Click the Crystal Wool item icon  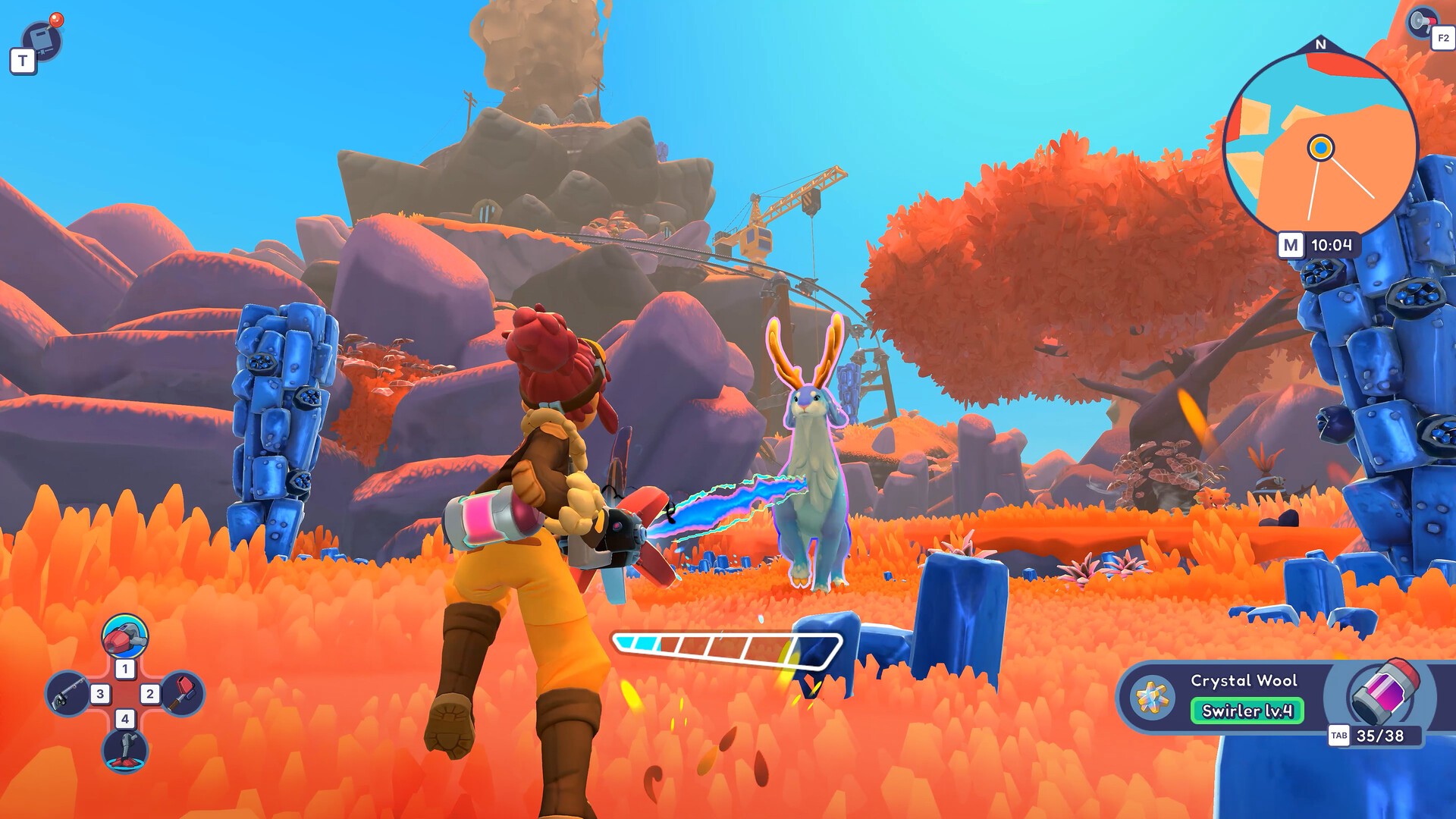(x=1153, y=696)
